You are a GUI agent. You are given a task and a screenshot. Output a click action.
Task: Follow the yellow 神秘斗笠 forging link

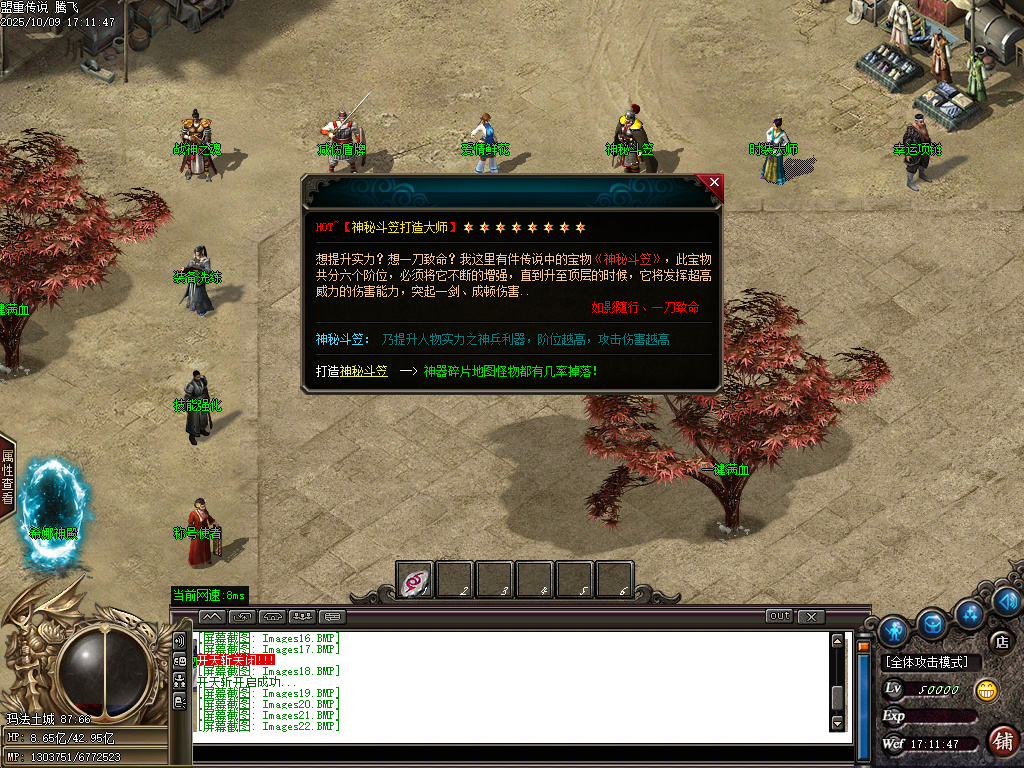pyautogui.click(x=363, y=371)
